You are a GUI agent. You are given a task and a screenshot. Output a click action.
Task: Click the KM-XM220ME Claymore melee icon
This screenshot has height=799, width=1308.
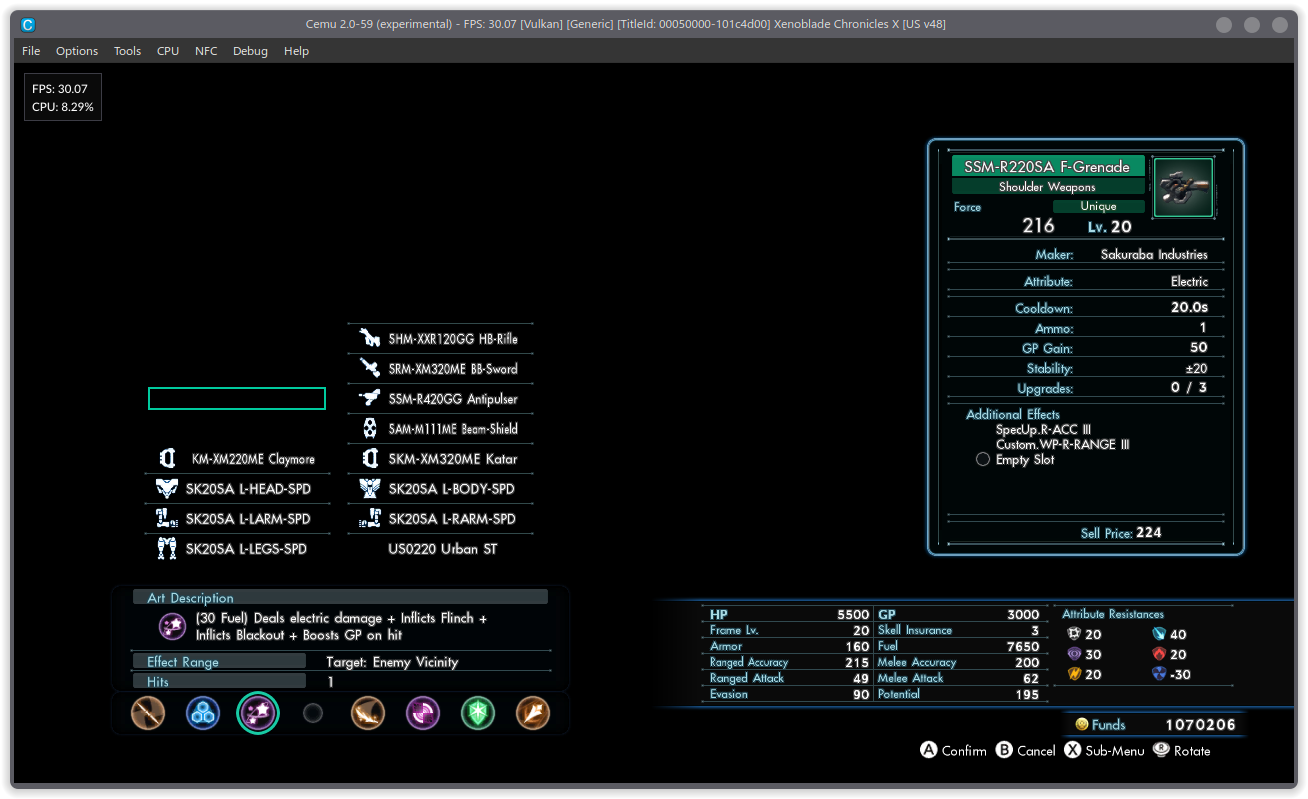[168, 458]
